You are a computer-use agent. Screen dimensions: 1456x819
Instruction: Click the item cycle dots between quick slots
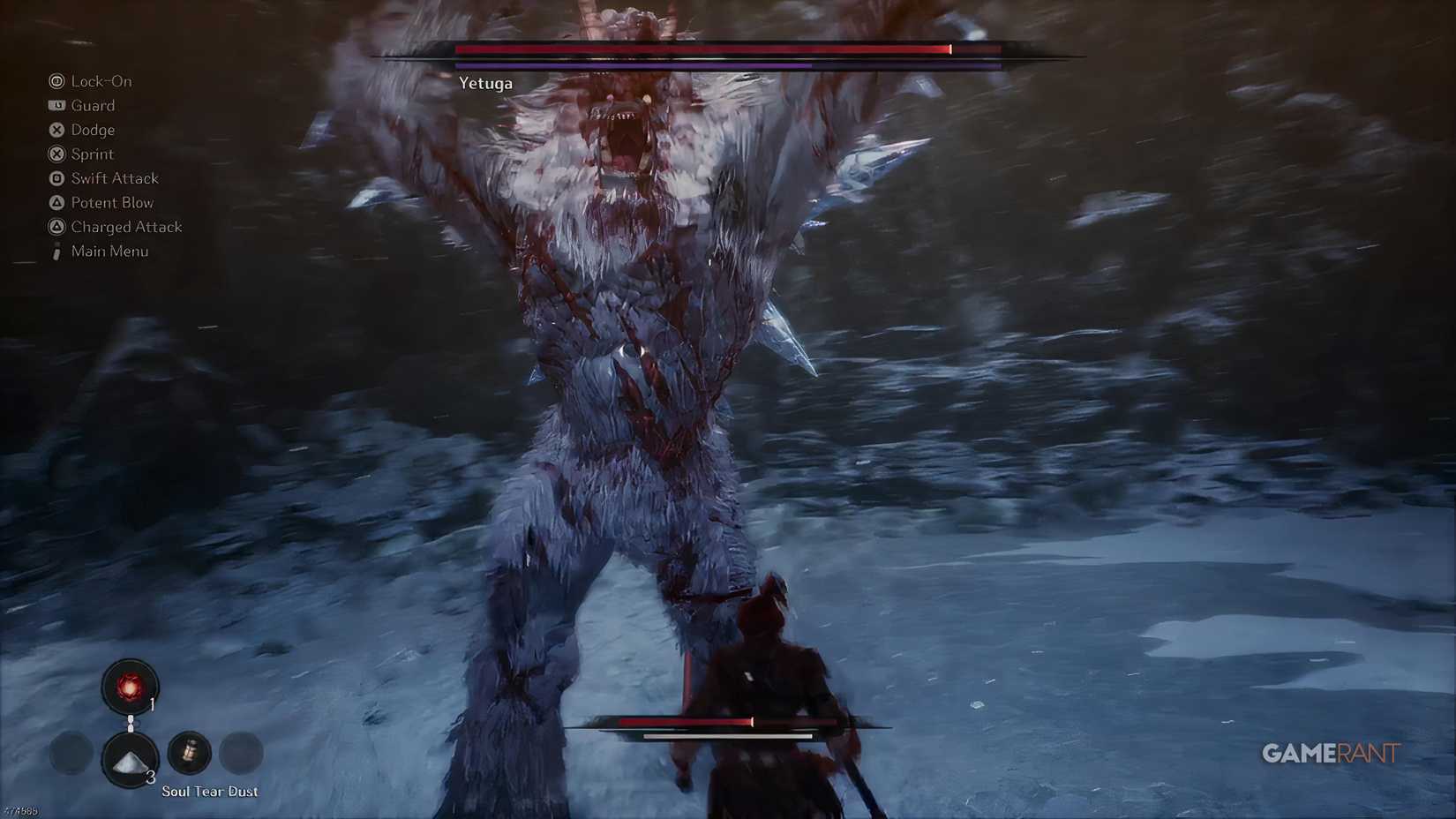coord(131,723)
